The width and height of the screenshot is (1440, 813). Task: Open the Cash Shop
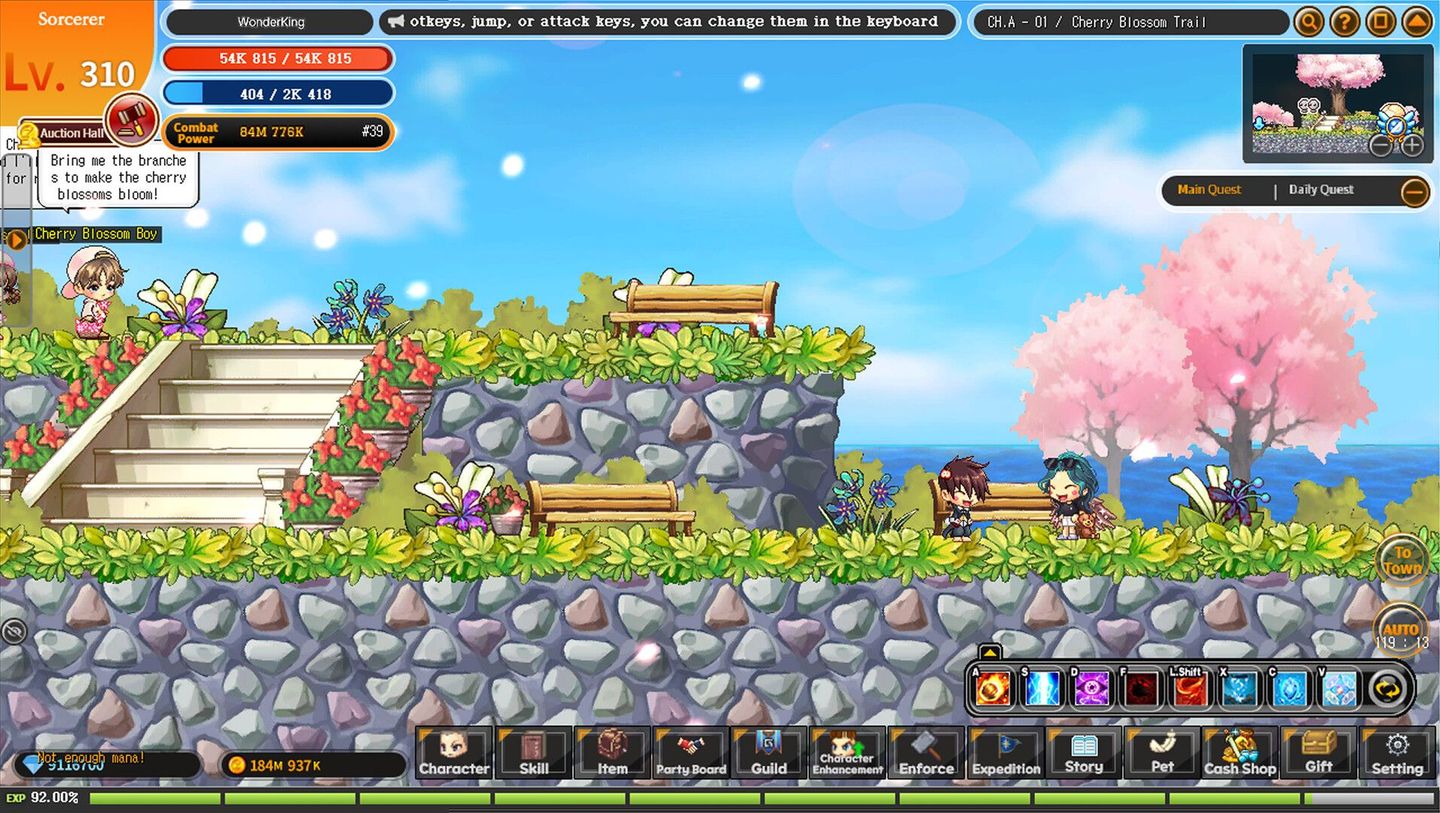1240,754
